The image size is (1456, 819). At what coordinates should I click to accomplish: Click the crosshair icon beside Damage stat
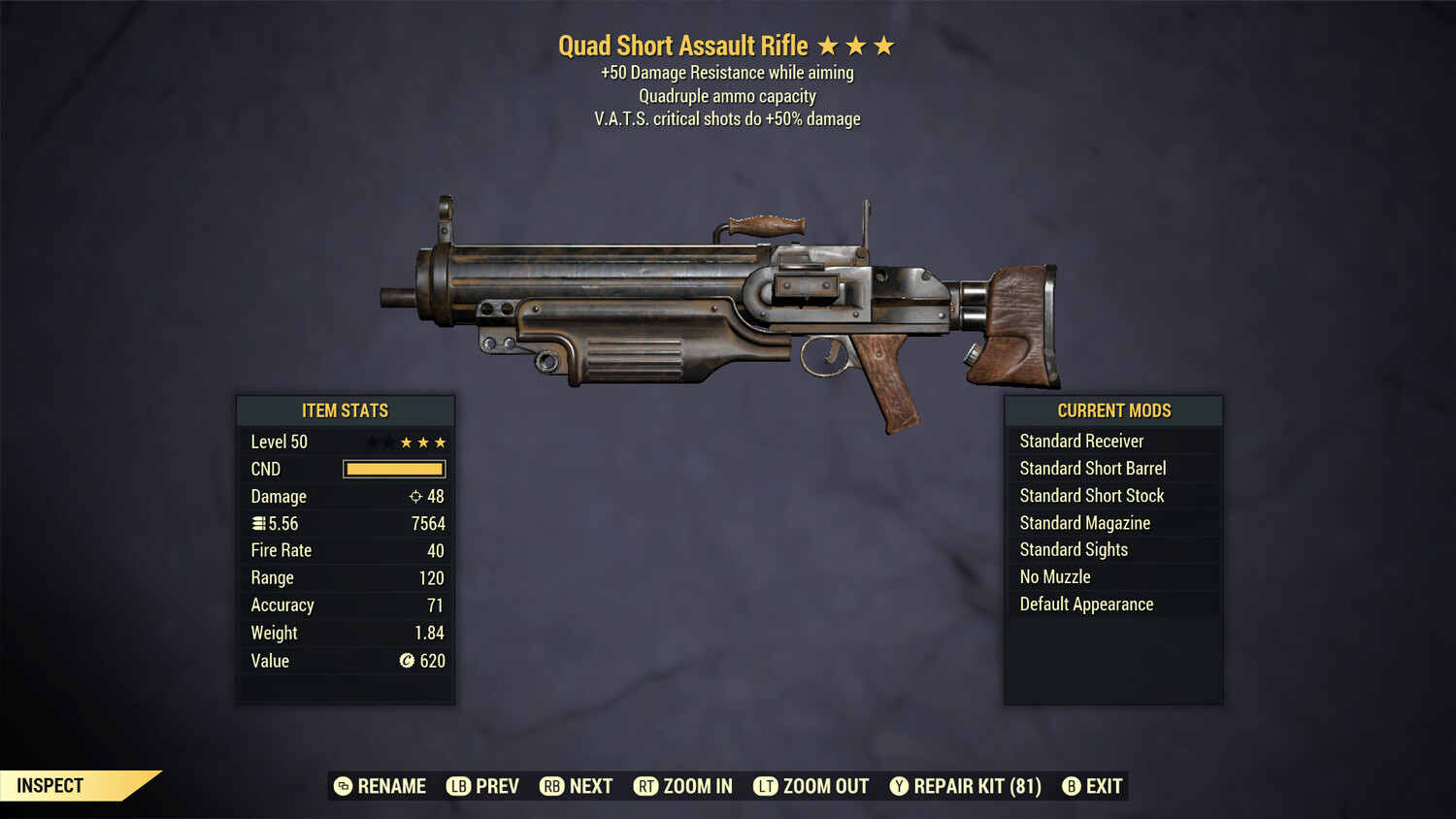(415, 496)
